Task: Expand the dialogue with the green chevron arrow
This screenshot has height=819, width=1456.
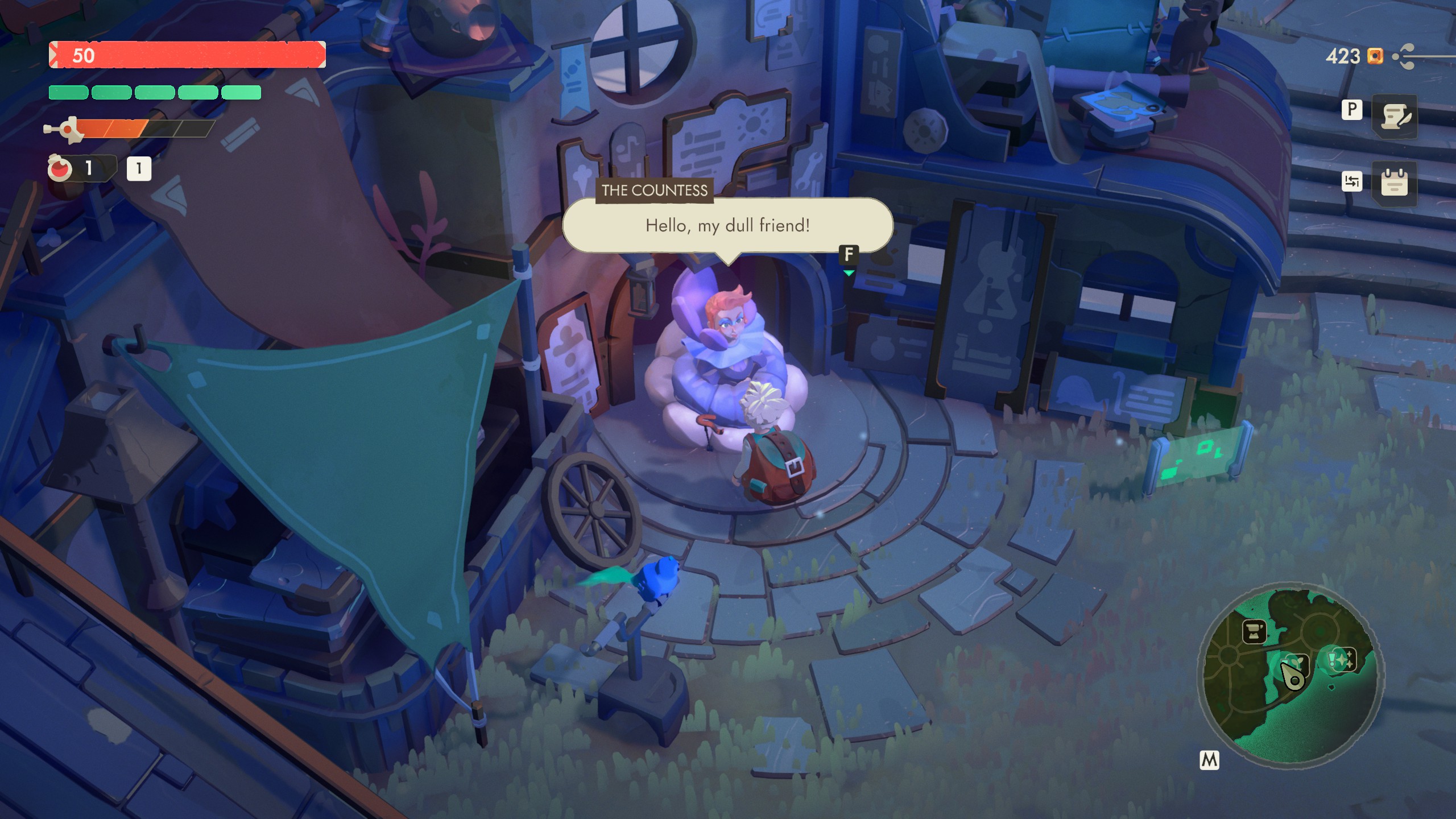Action: coord(850,272)
